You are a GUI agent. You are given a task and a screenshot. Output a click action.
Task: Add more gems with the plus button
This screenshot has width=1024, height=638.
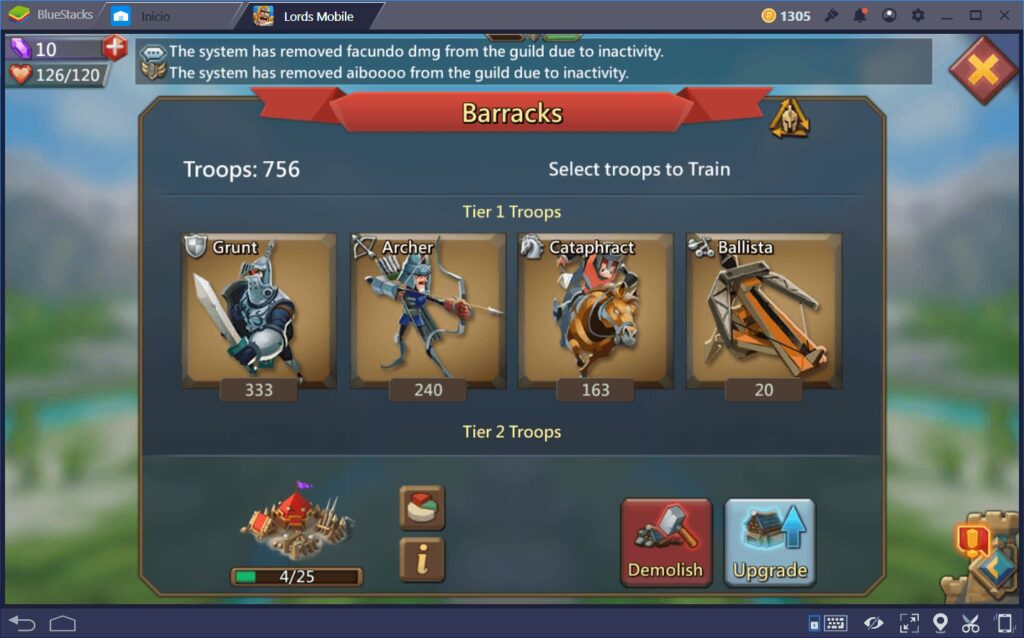115,48
